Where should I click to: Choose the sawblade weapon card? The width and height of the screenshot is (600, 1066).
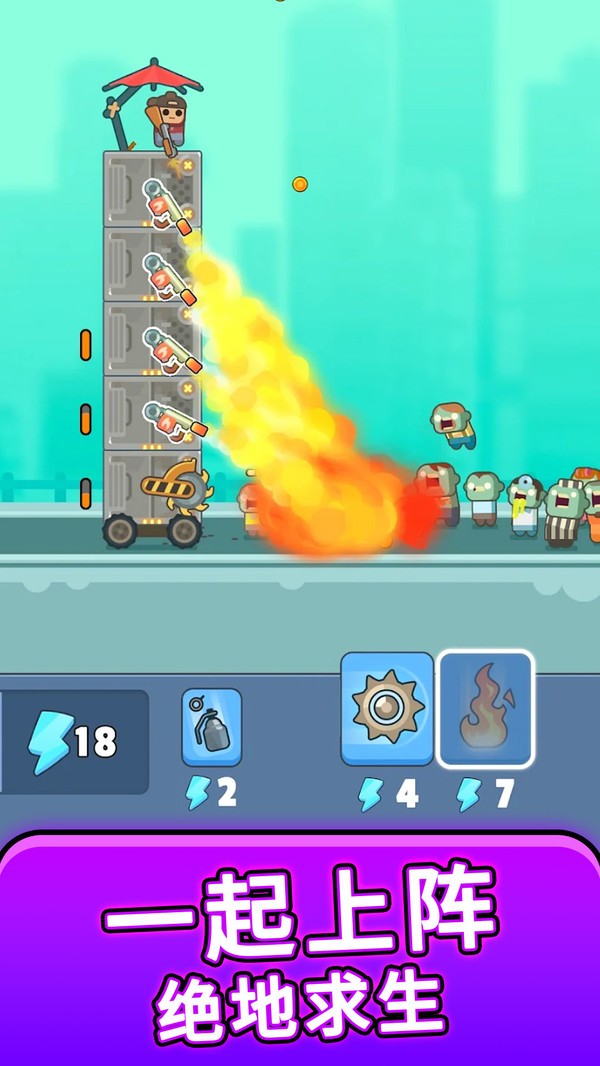387,708
